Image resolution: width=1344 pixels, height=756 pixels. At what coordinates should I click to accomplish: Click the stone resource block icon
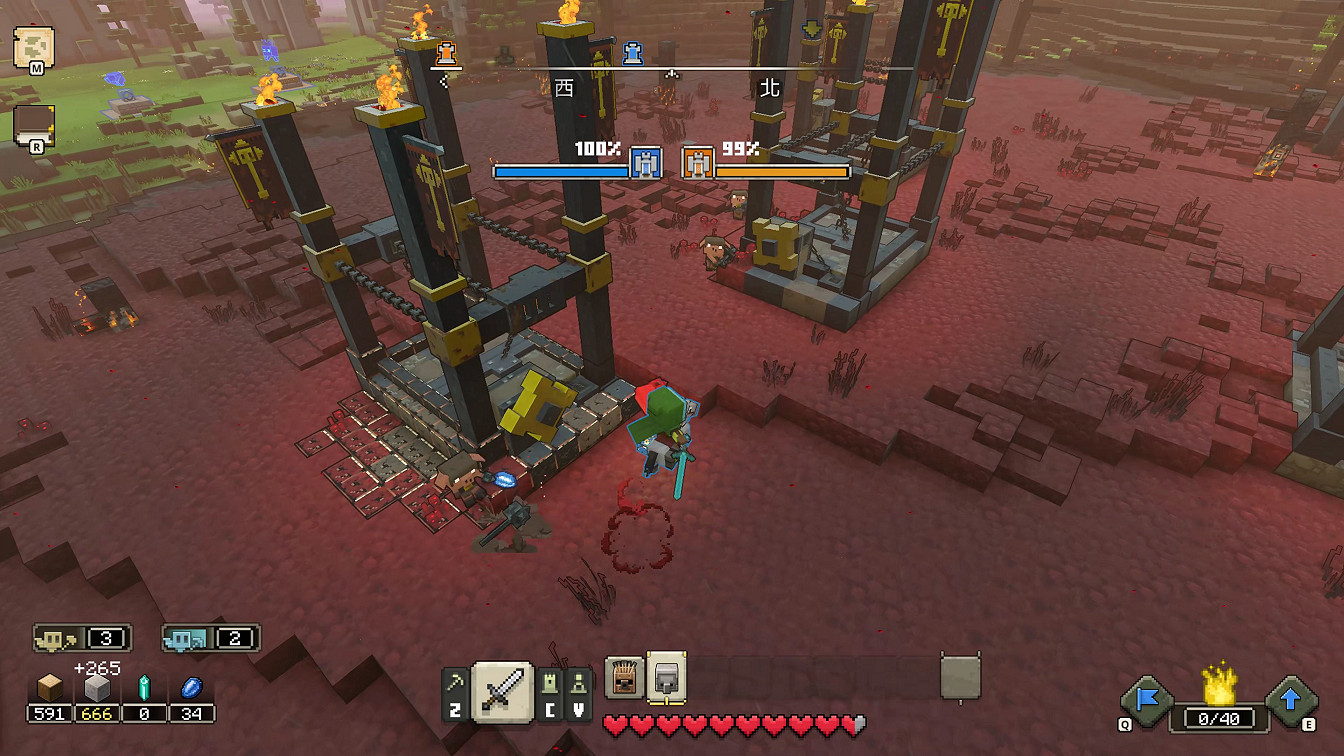(96, 688)
